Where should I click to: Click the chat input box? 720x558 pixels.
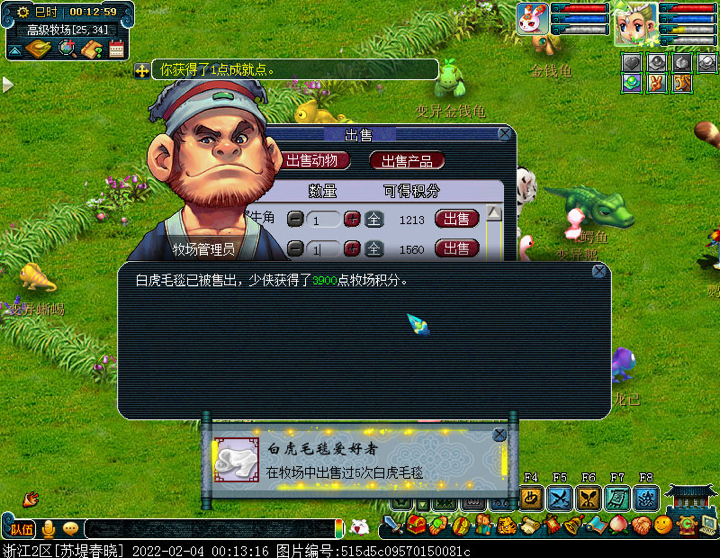pyautogui.click(x=210, y=528)
